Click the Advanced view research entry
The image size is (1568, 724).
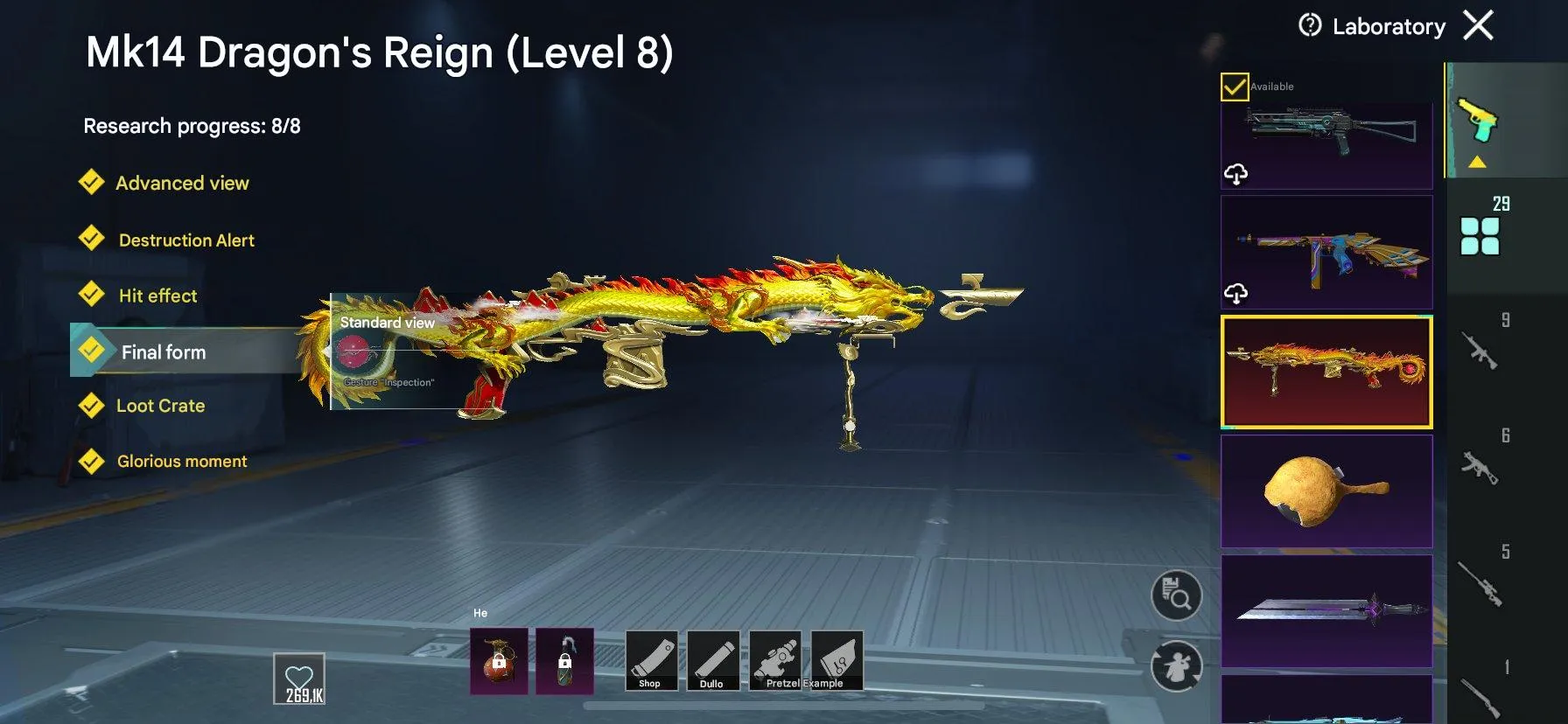click(x=93, y=182)
